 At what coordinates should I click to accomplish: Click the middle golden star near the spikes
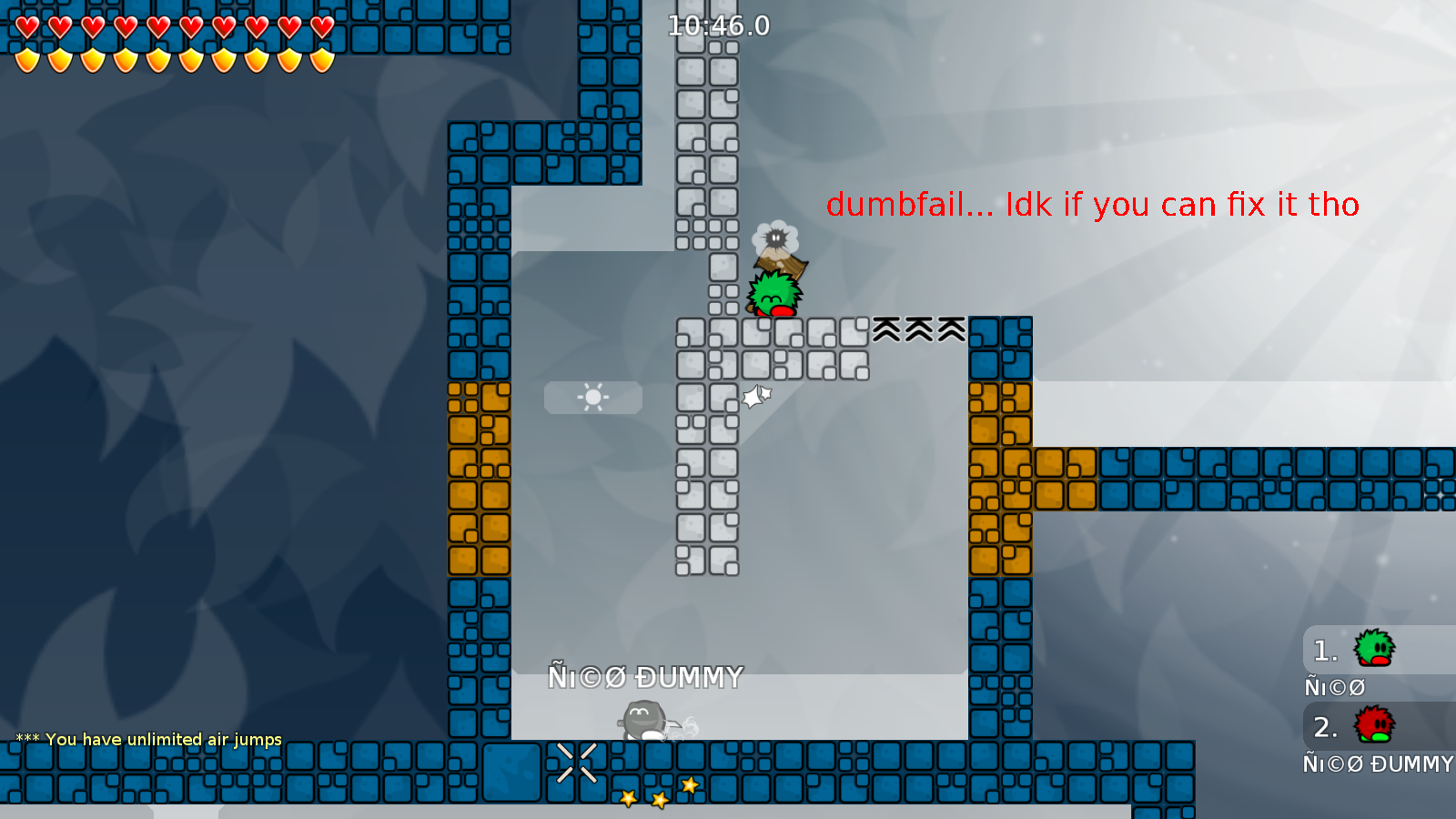657,802
